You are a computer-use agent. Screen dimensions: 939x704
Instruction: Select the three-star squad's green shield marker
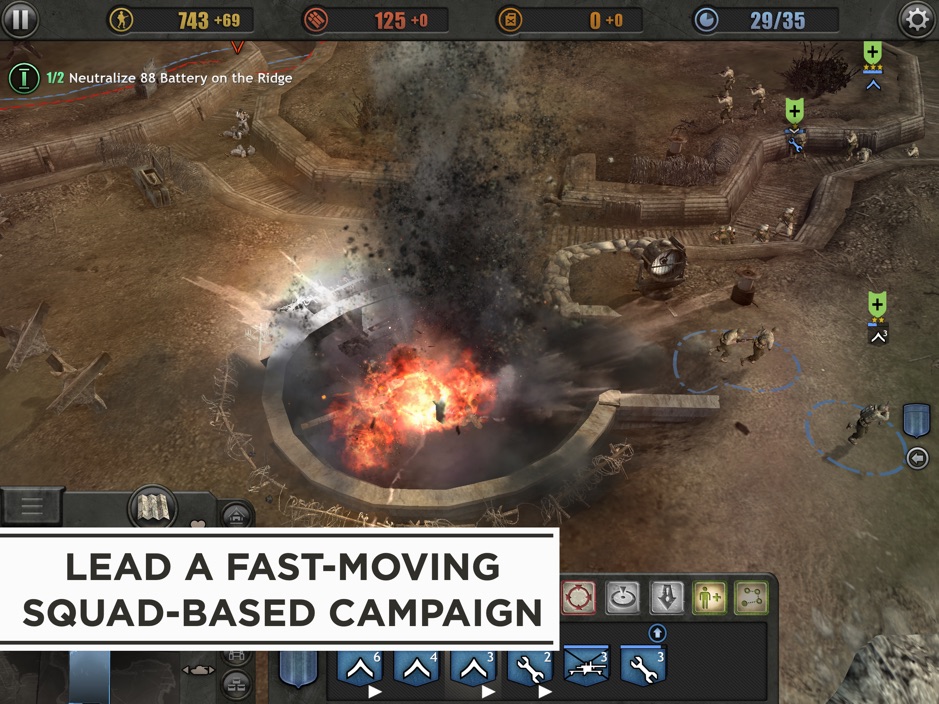pyautogui.click(x=873, y=52)
